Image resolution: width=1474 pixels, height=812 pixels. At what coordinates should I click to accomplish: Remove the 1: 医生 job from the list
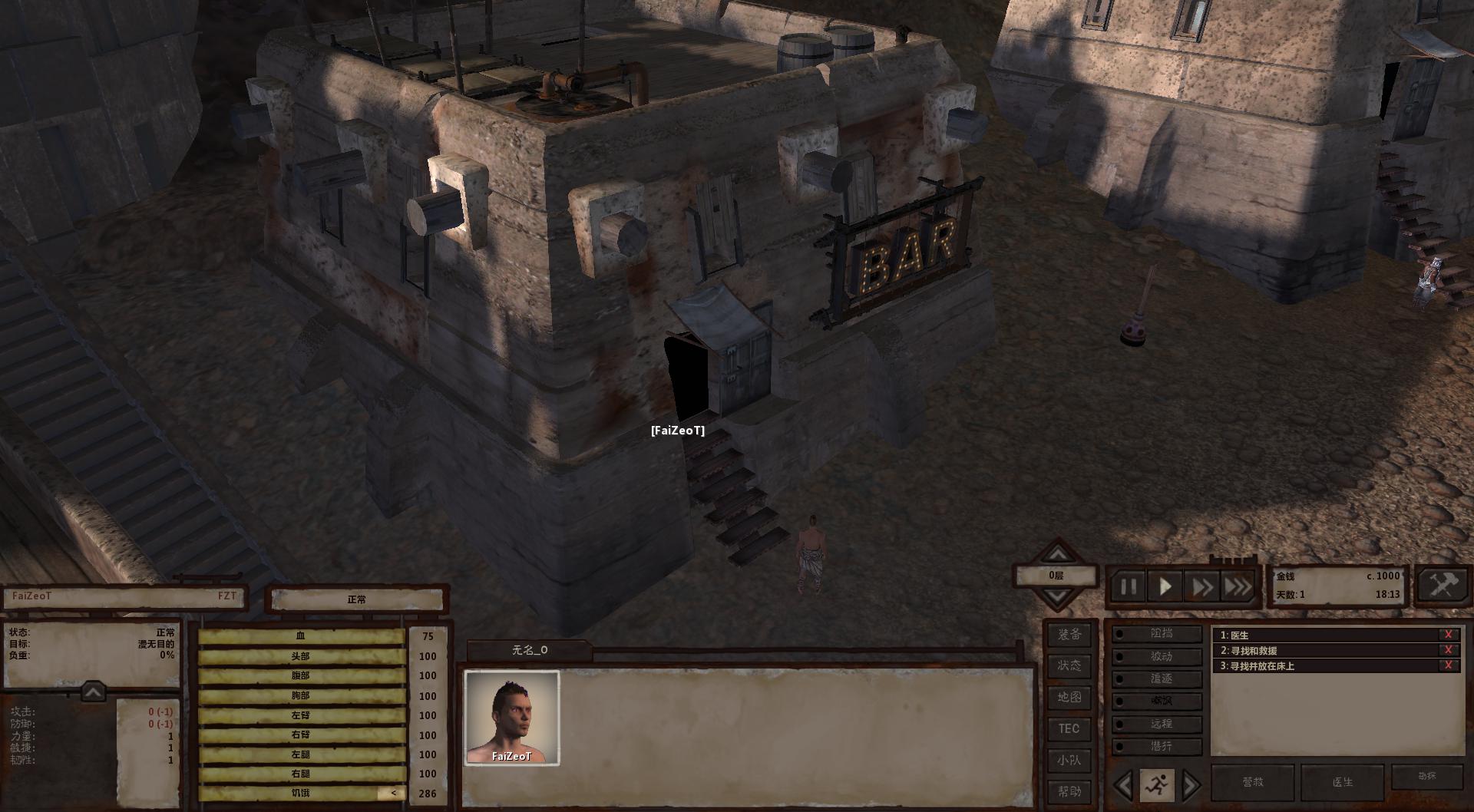click(x=1448, y=635)
